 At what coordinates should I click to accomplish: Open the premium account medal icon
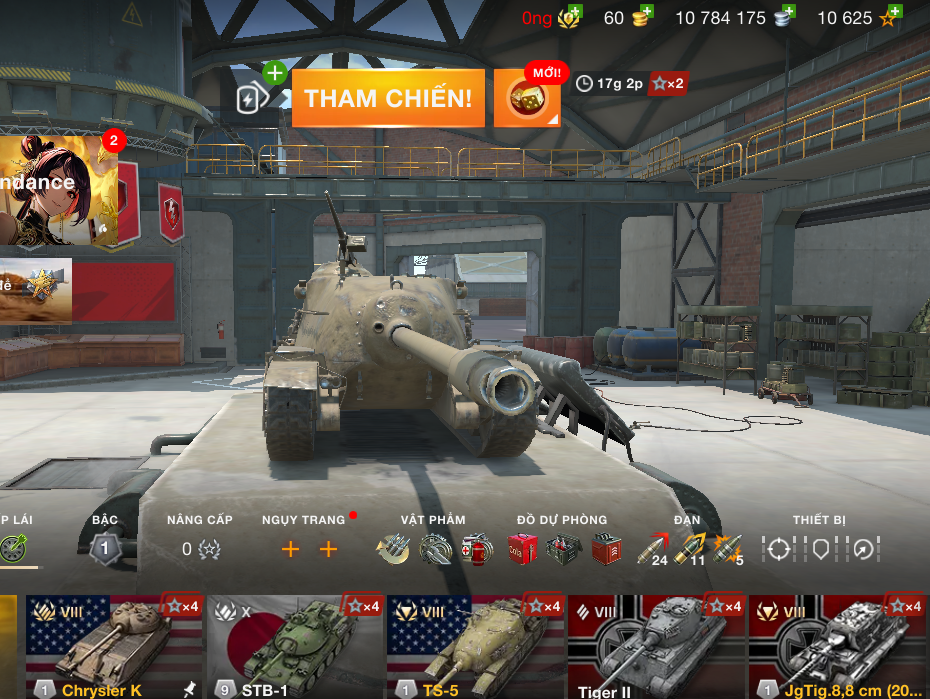click(569, 18)
